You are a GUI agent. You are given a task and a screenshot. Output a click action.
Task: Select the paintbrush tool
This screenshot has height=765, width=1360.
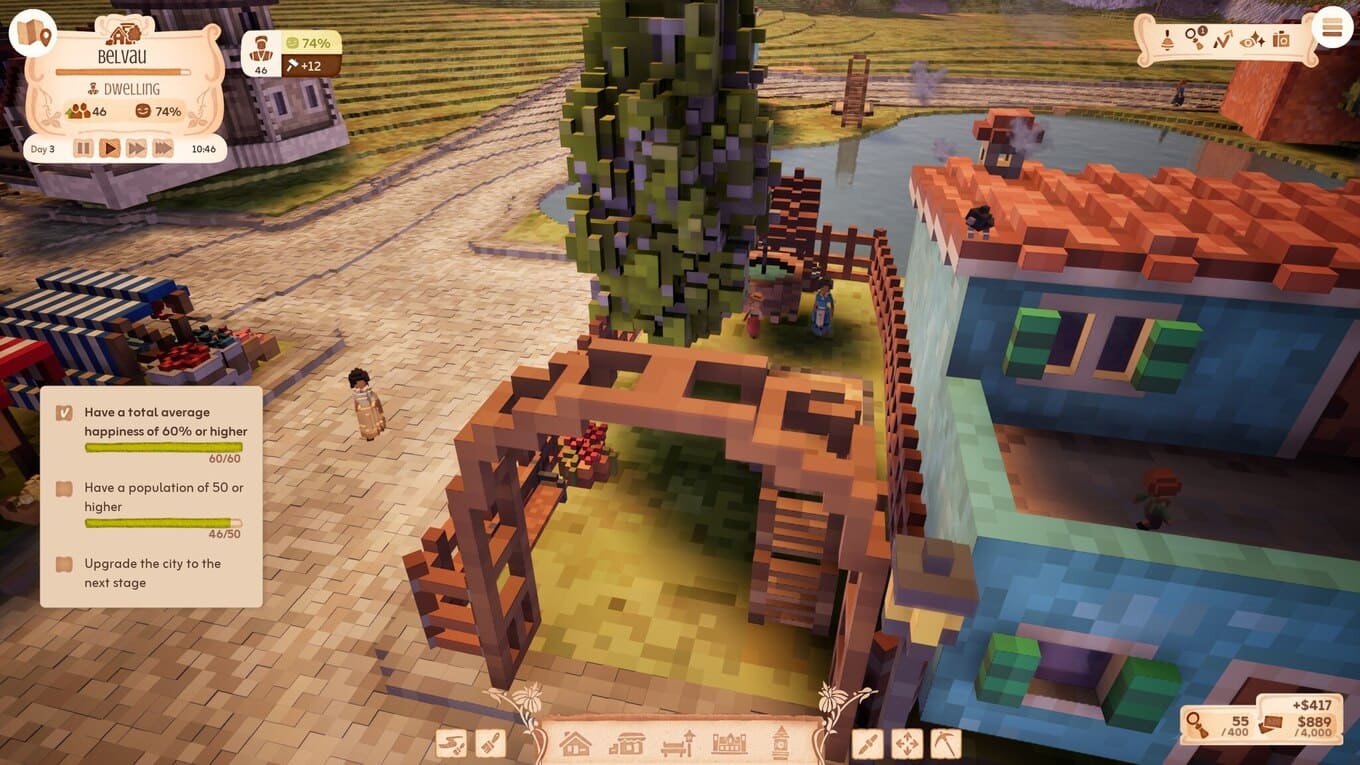click(x=489, y=743)
